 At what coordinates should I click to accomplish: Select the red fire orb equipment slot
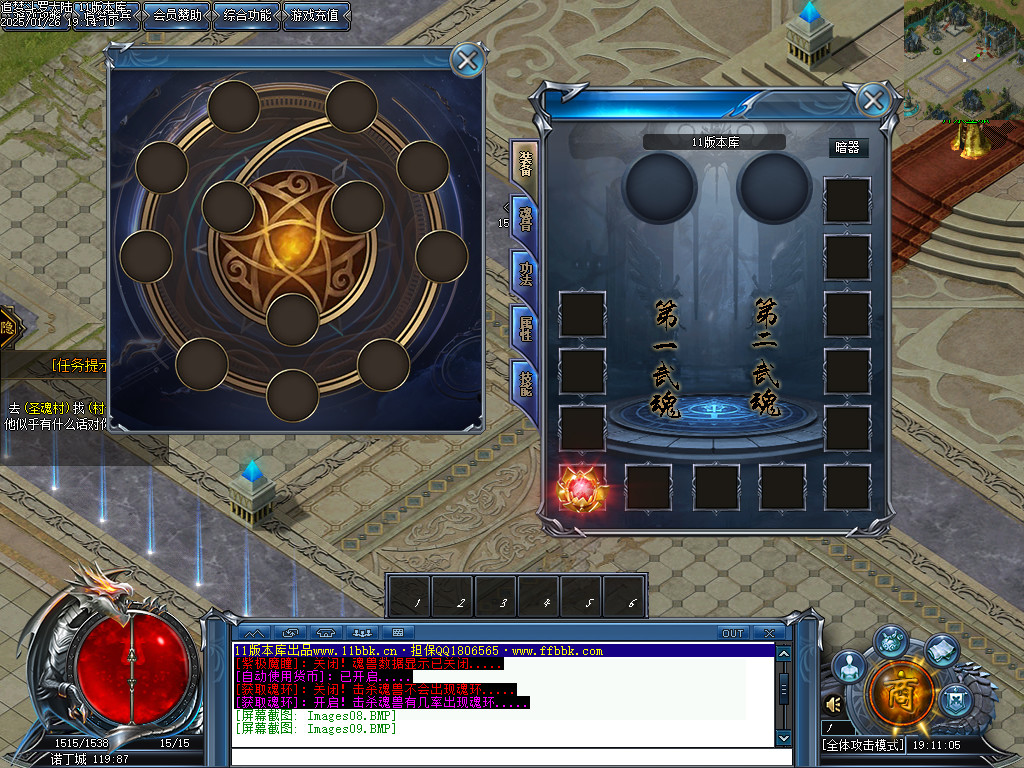pyautogui.click(x=582, y=487)
